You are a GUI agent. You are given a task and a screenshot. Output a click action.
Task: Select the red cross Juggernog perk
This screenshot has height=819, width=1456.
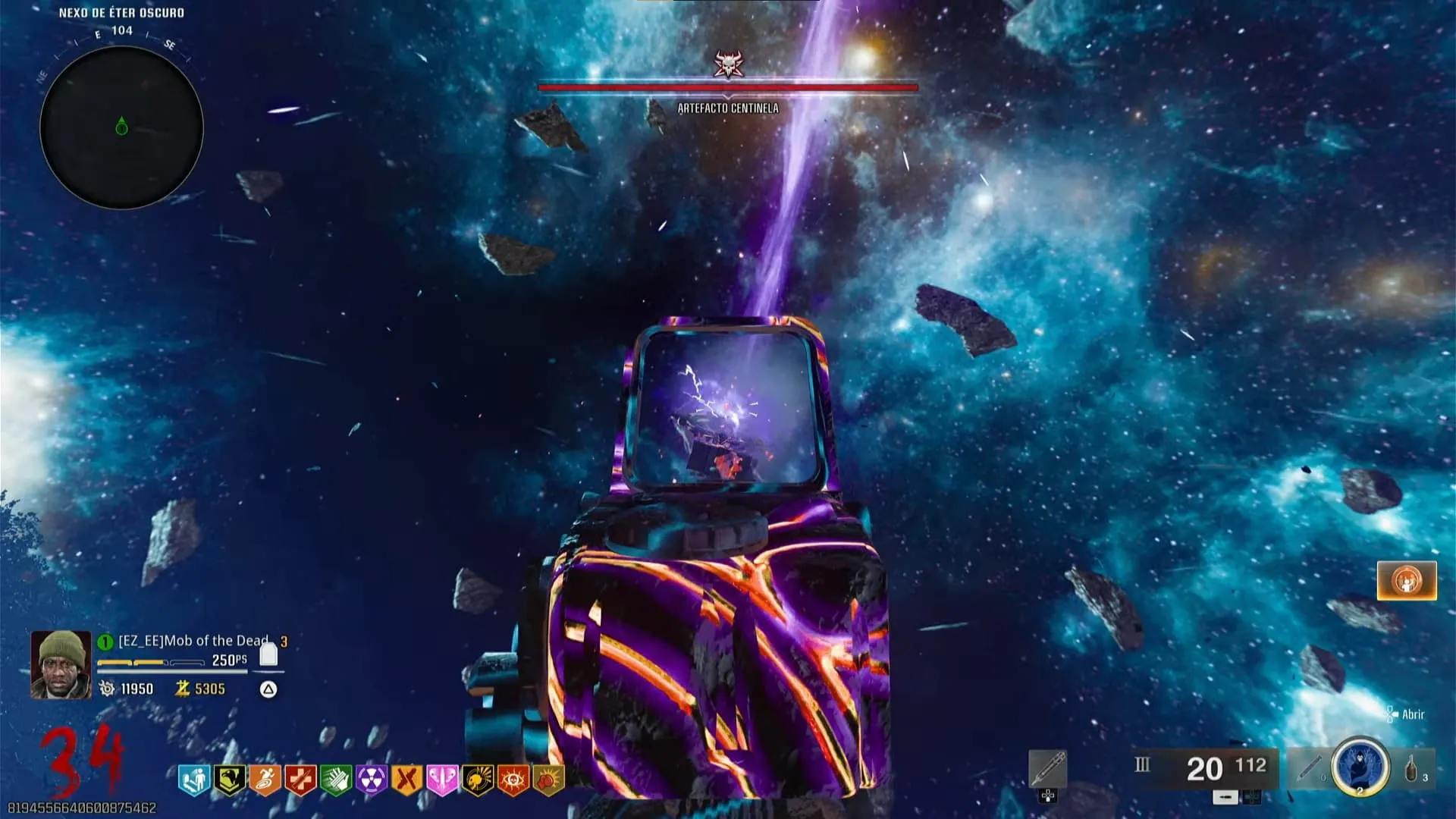tap(300, 779)
